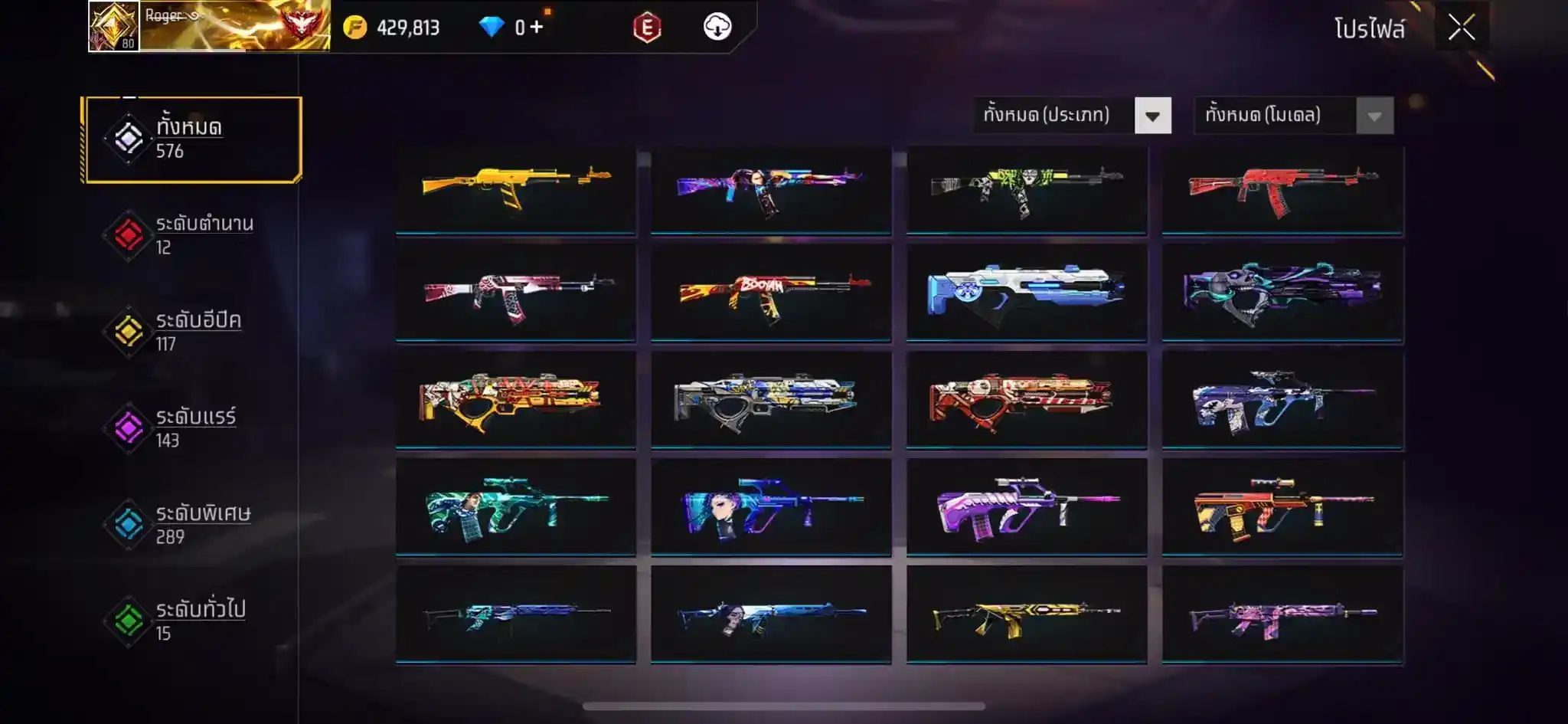Open the ทั้งหมด (ประเภท) type dropdown
This screenshot has height=724, width=1568.
click(1072, 116)
